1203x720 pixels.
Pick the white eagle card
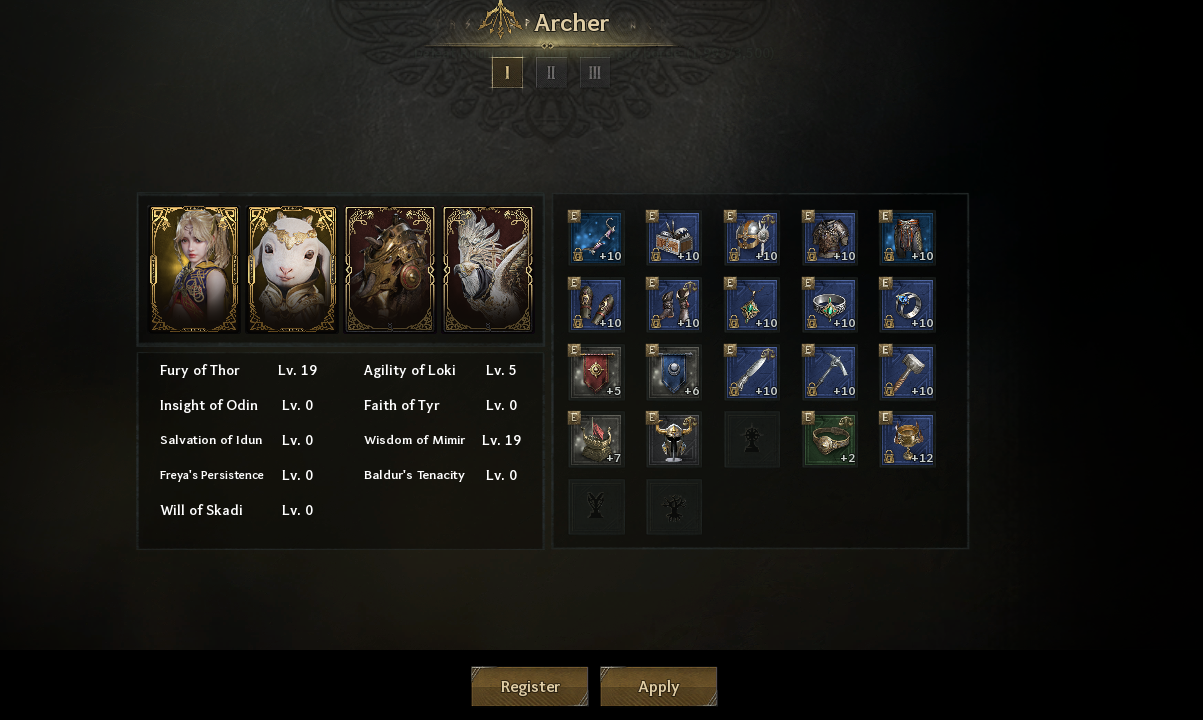488,269
